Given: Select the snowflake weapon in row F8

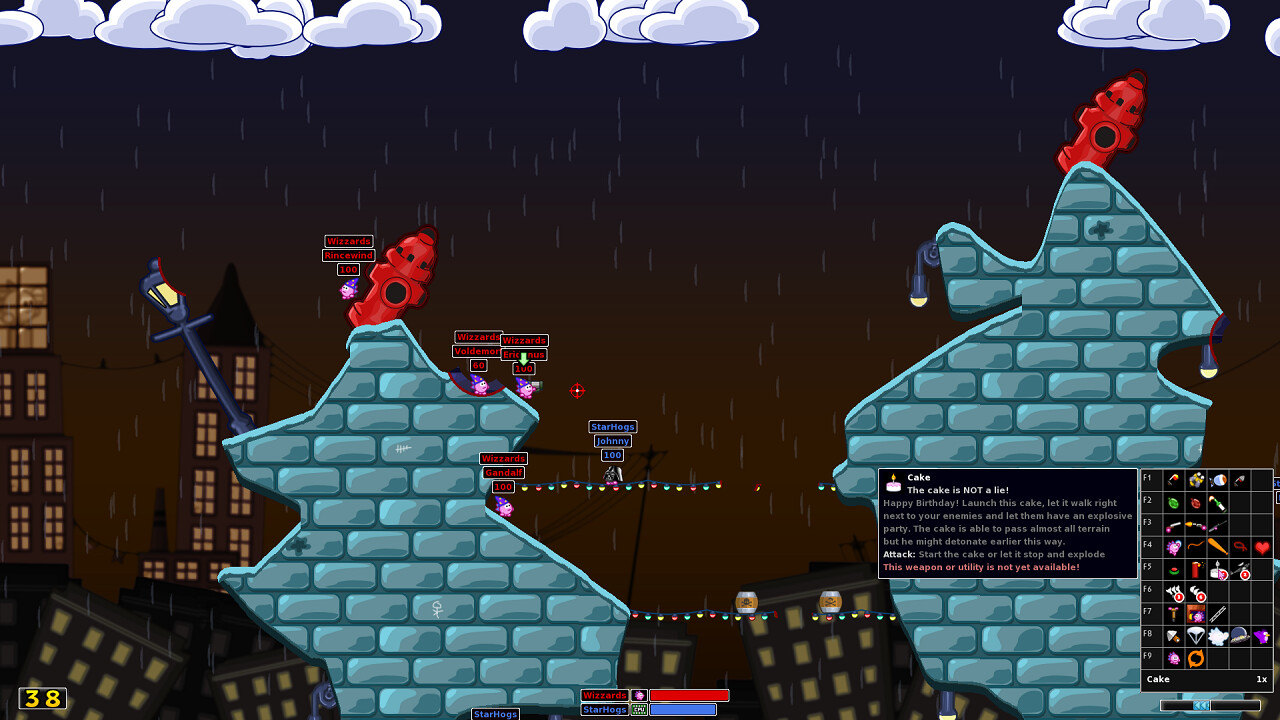Looking at the screenshot, I should [1216, 635].
